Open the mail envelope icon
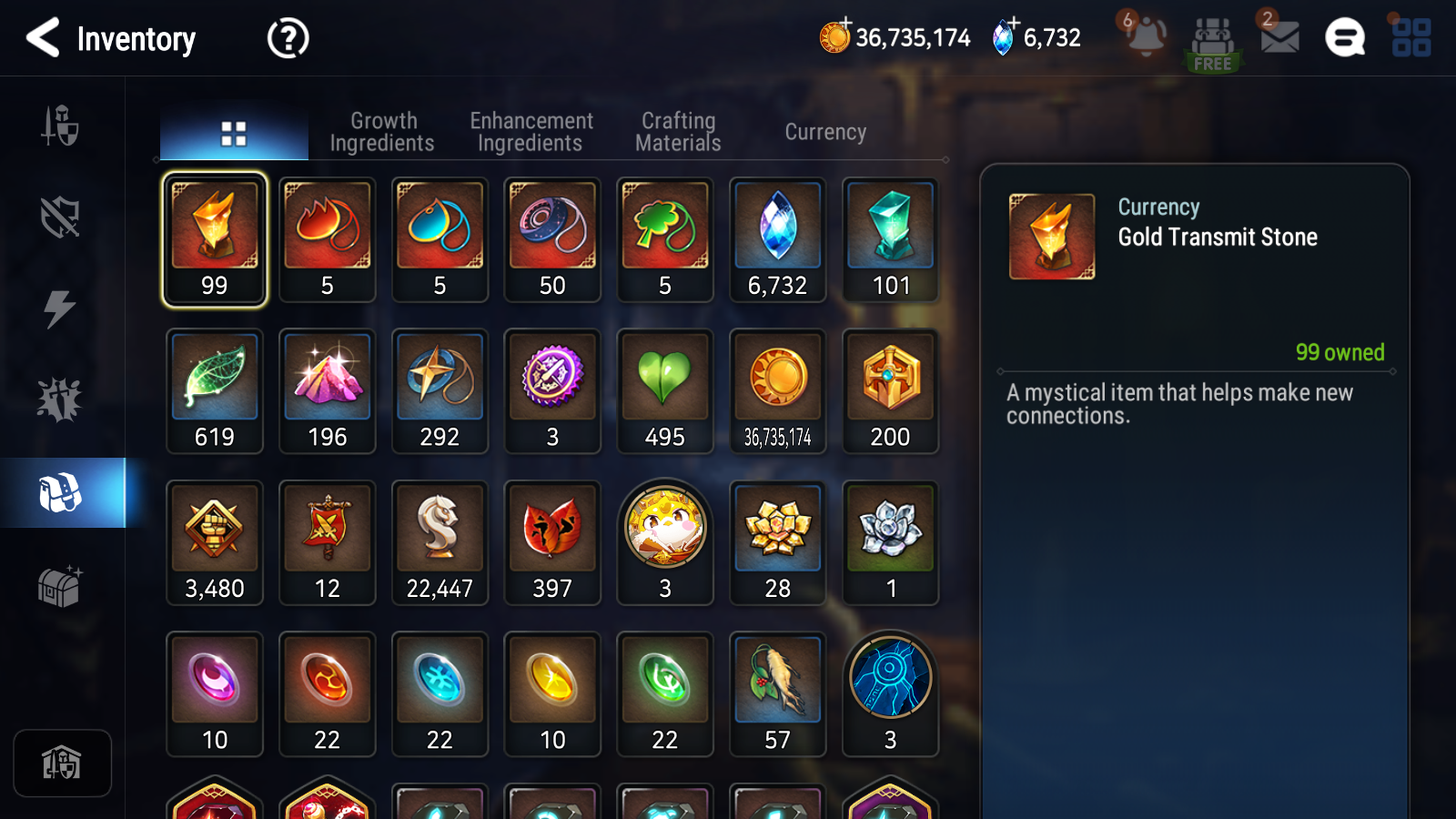Screen dimensions: 1456x819 [x=1279, y=37]
